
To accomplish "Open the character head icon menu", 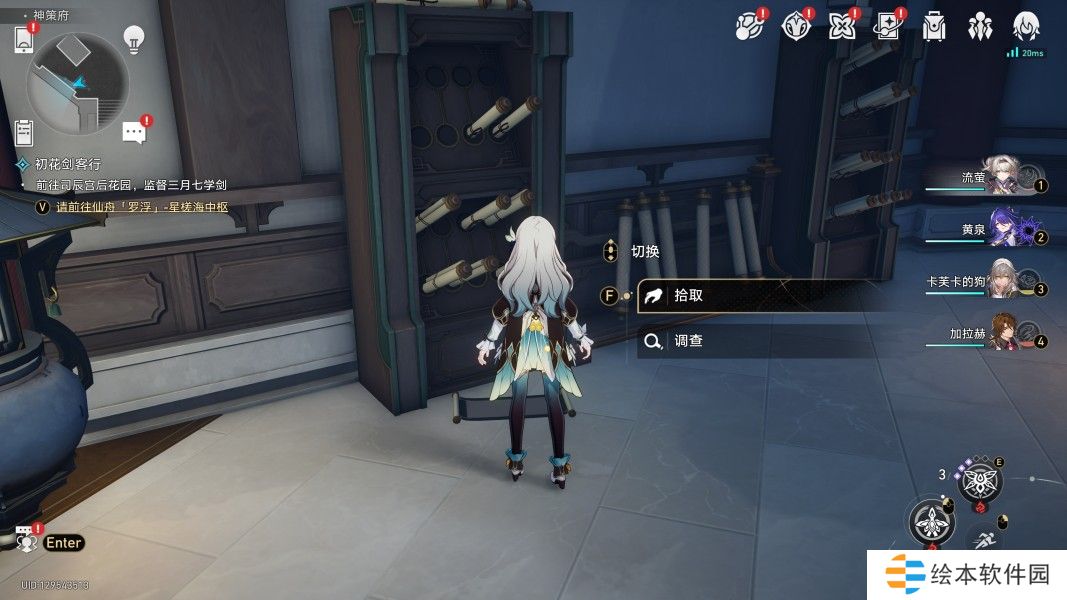I will [x=1026, y=27].
